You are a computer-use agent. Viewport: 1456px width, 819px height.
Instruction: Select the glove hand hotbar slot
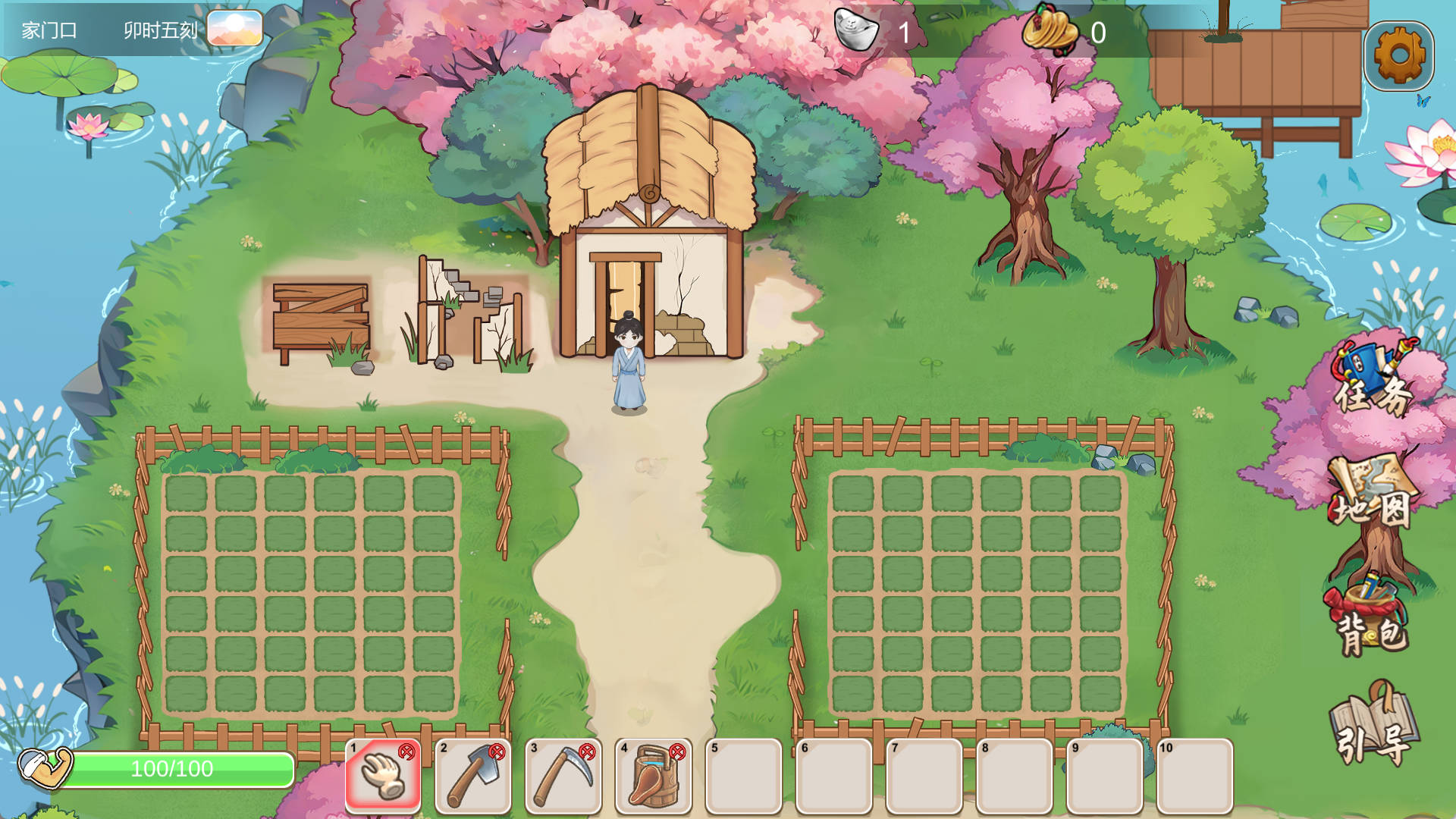tap(383, 776)
